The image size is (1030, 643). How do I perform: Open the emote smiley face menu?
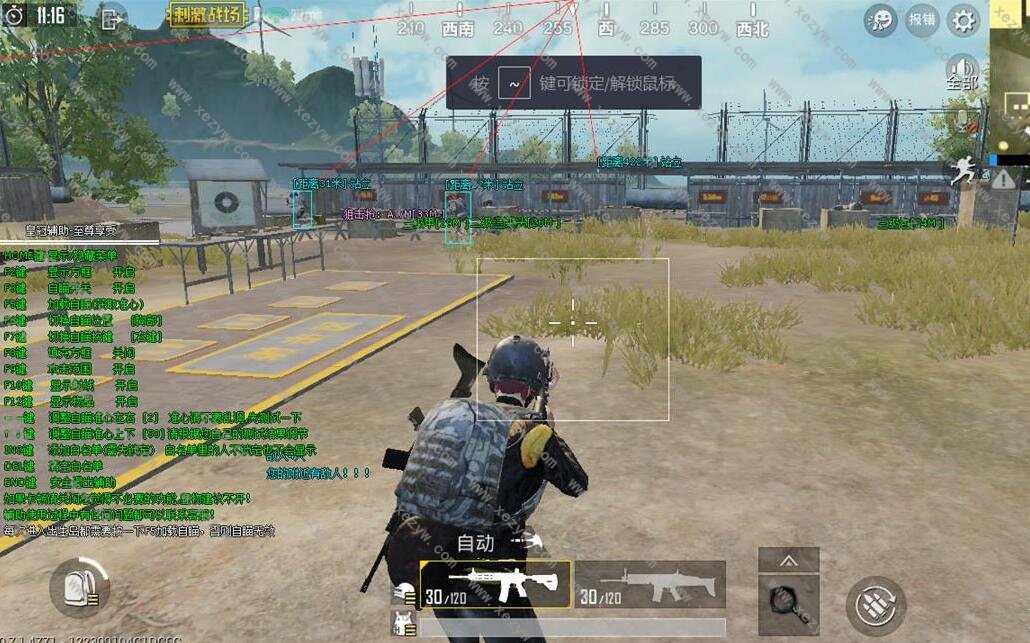(x=881, y=20)
